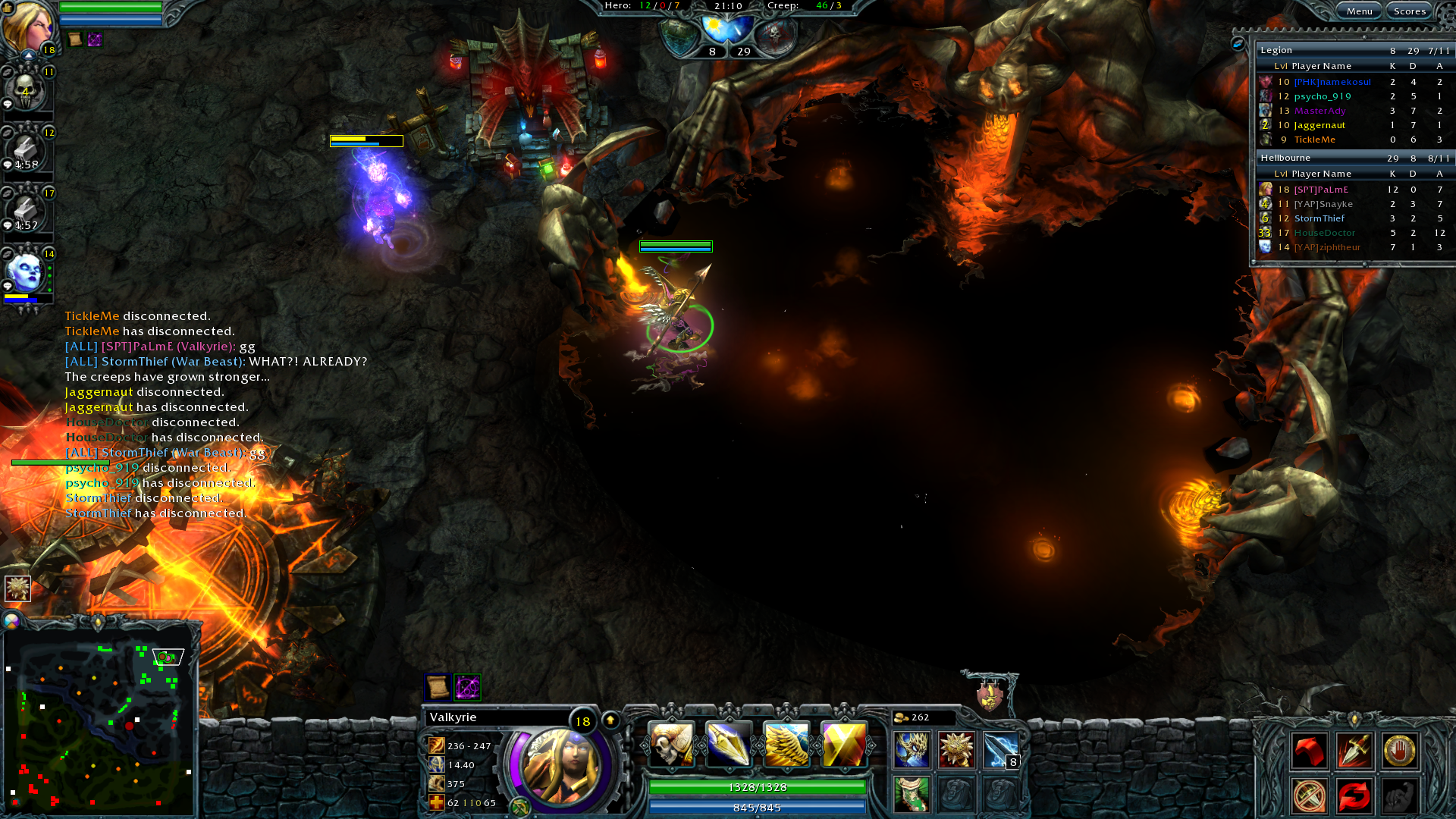
Task: Open the shop shield icon above inventory
Action: [x=990, y=695]
